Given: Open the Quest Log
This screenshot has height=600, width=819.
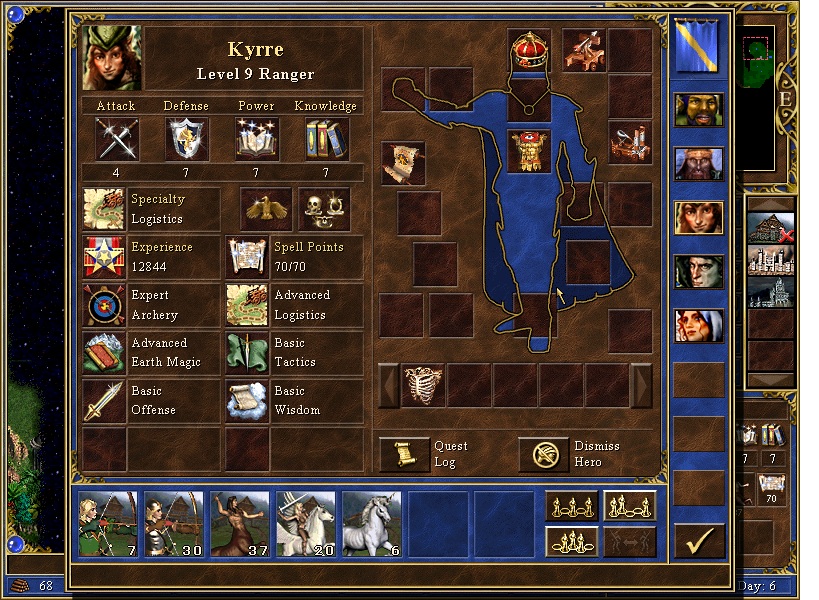Looking at the screenshot, I should coord(404,455).
